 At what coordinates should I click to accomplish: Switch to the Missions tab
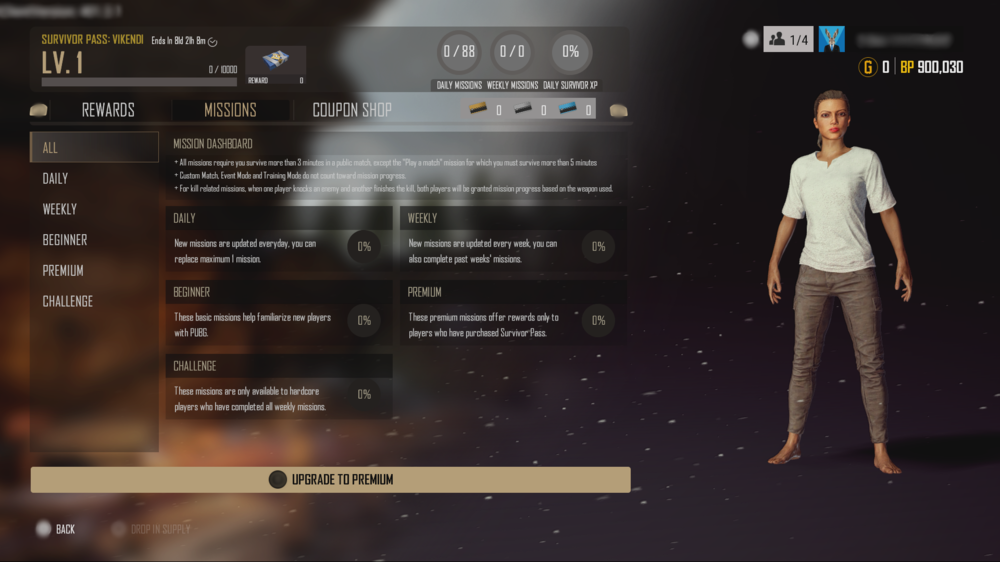230,110
